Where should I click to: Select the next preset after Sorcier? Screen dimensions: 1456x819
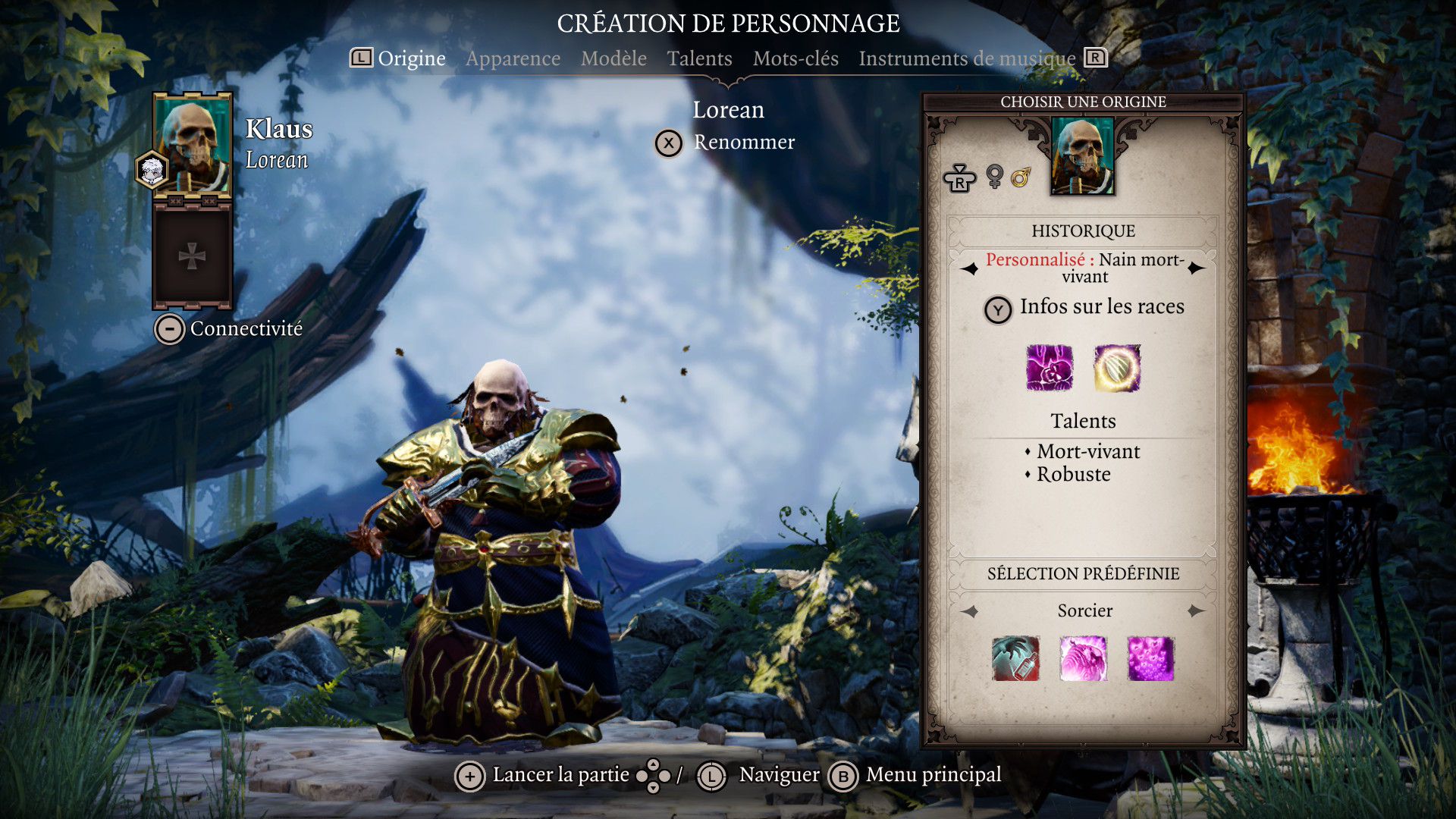pos(1197,611)
